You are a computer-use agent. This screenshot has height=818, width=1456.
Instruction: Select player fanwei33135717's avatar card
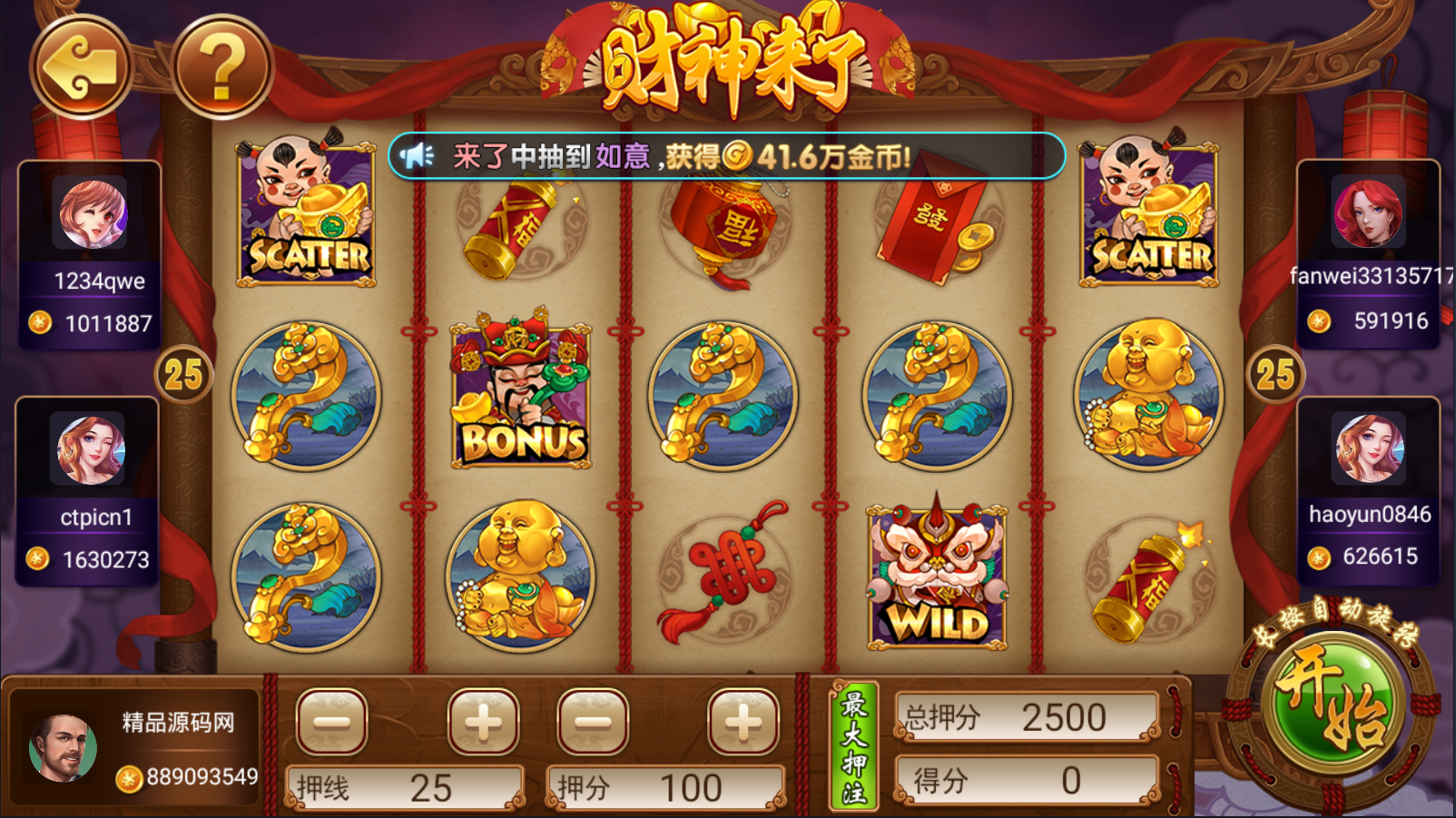1368,254
